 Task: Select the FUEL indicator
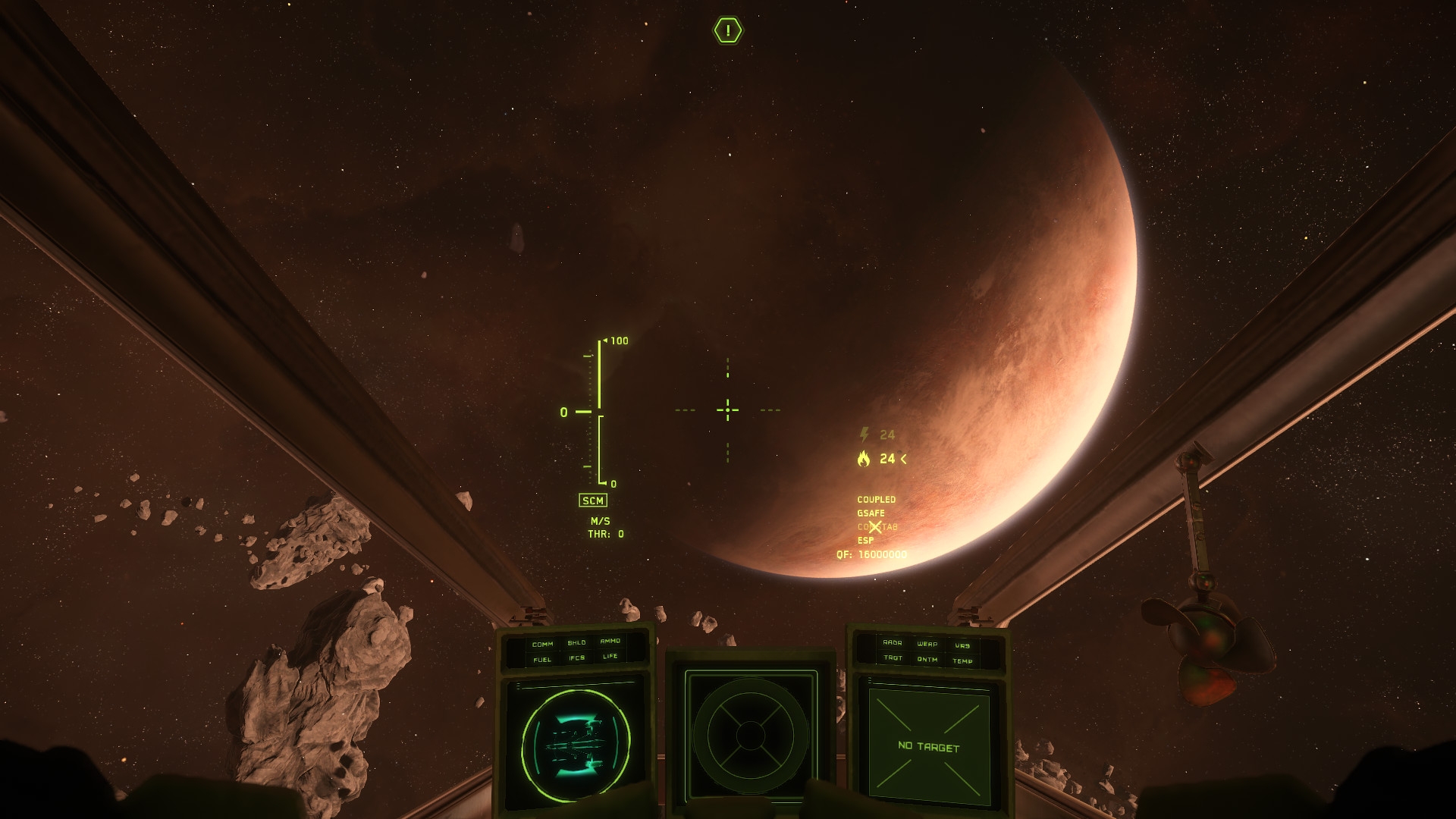(542, 660)
